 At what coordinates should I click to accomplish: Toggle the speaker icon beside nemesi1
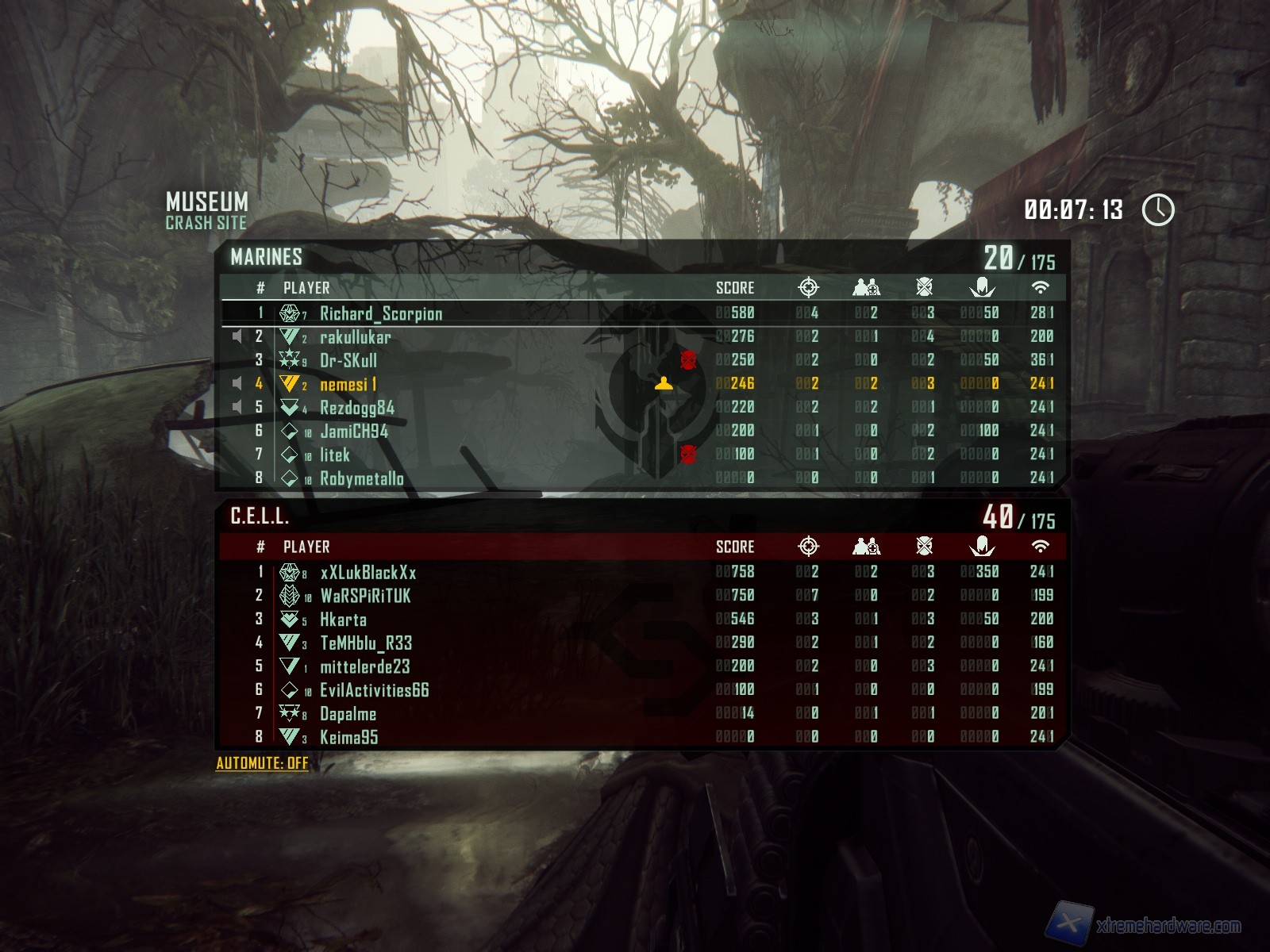pos(237,384)
